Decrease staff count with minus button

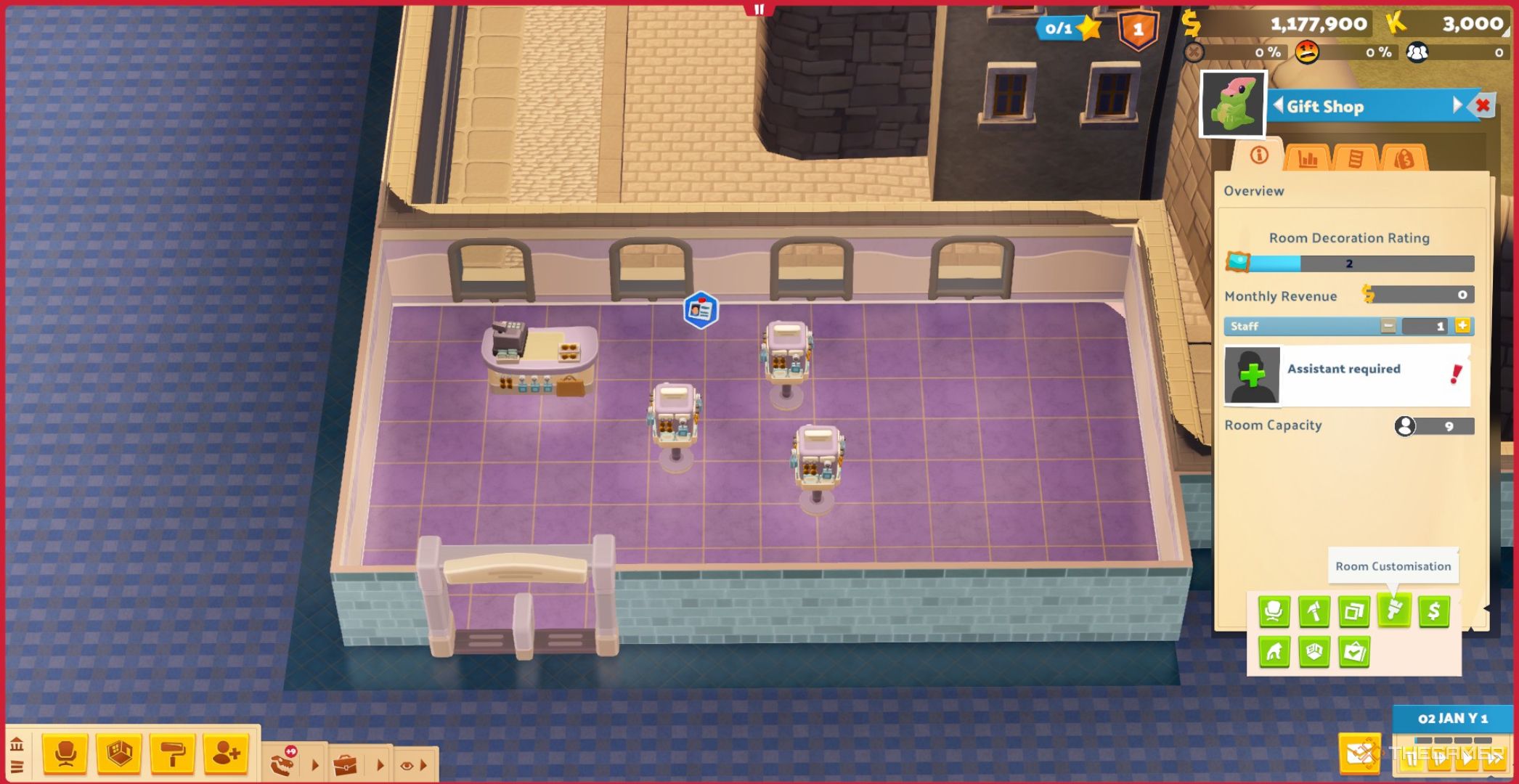pyautogui.click(x=1388, y=326)
